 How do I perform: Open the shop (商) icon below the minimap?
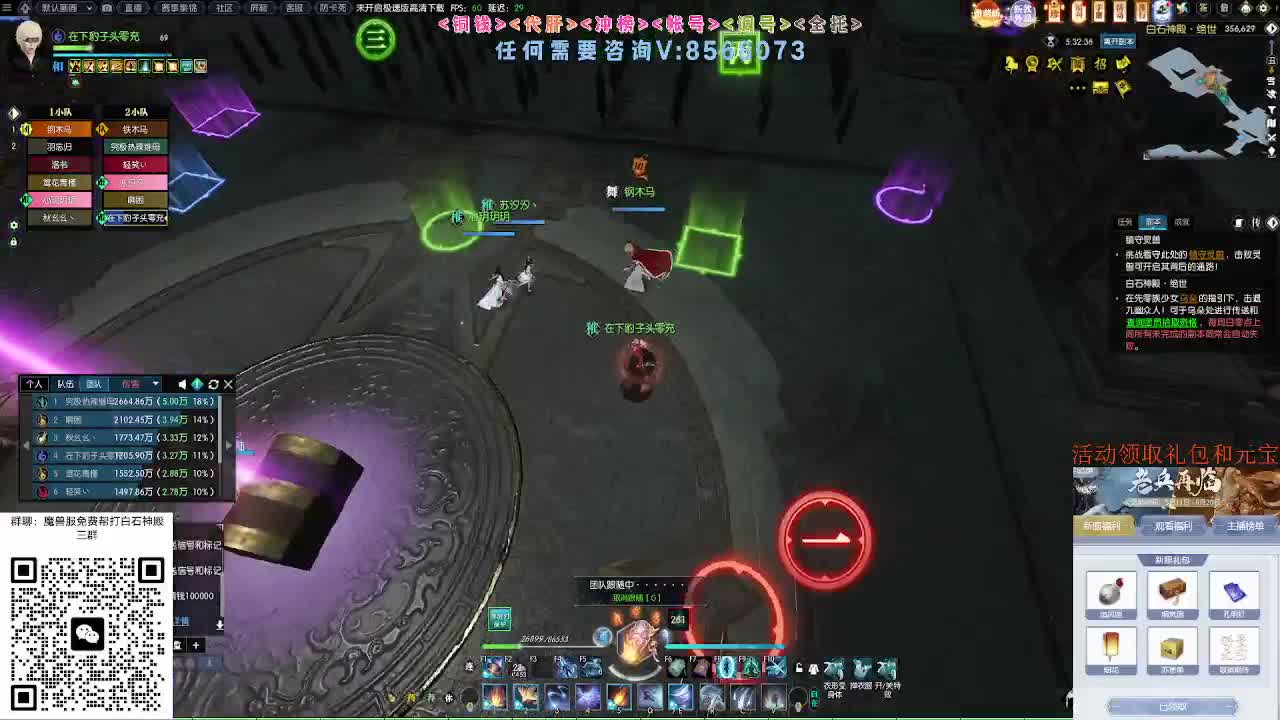tap(1077, 65)
